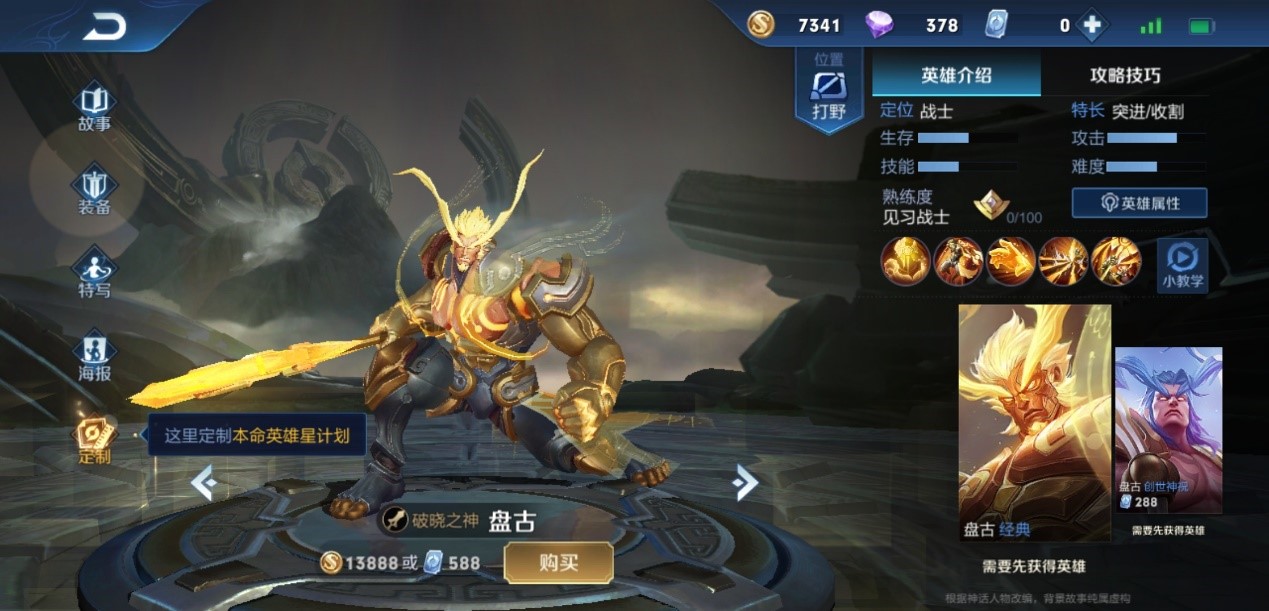Image resolution: width=1269 pixels, height=611 pixels.
Task: Open the 英雄属性 hero attributes
Action: [x=1139, y=203]
